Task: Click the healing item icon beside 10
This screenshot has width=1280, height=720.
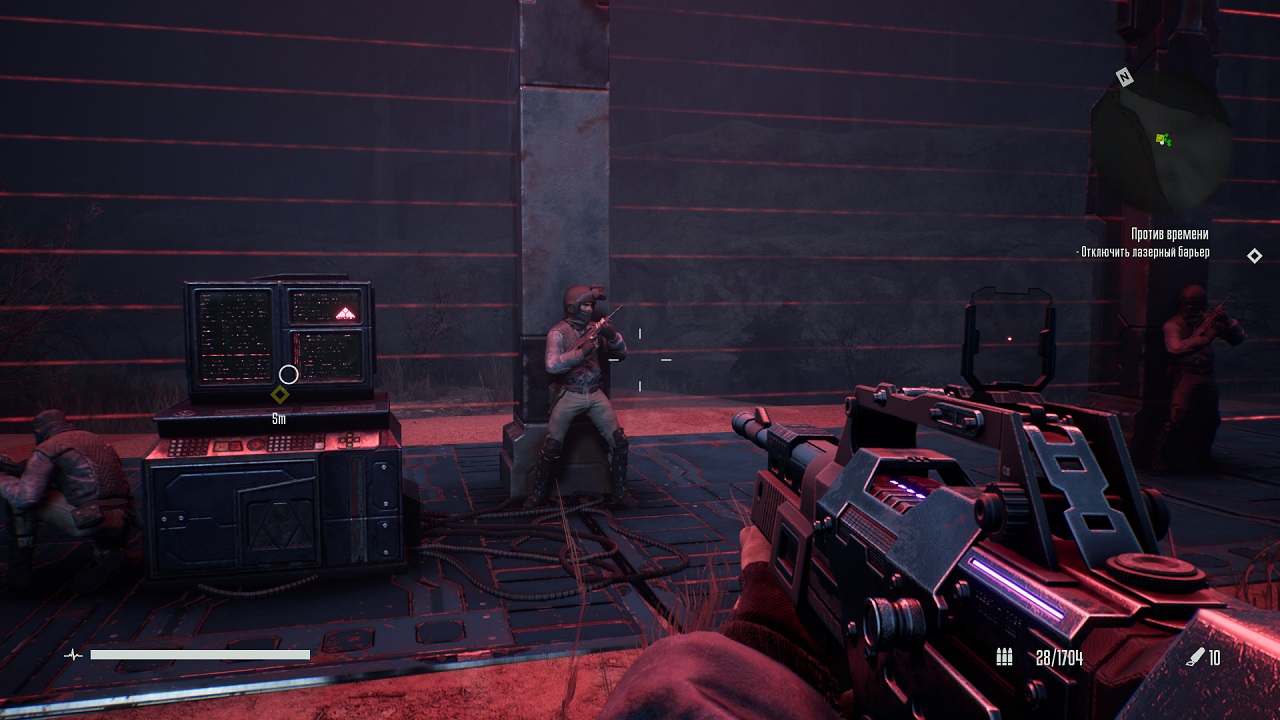Action: pos(1194,657)
